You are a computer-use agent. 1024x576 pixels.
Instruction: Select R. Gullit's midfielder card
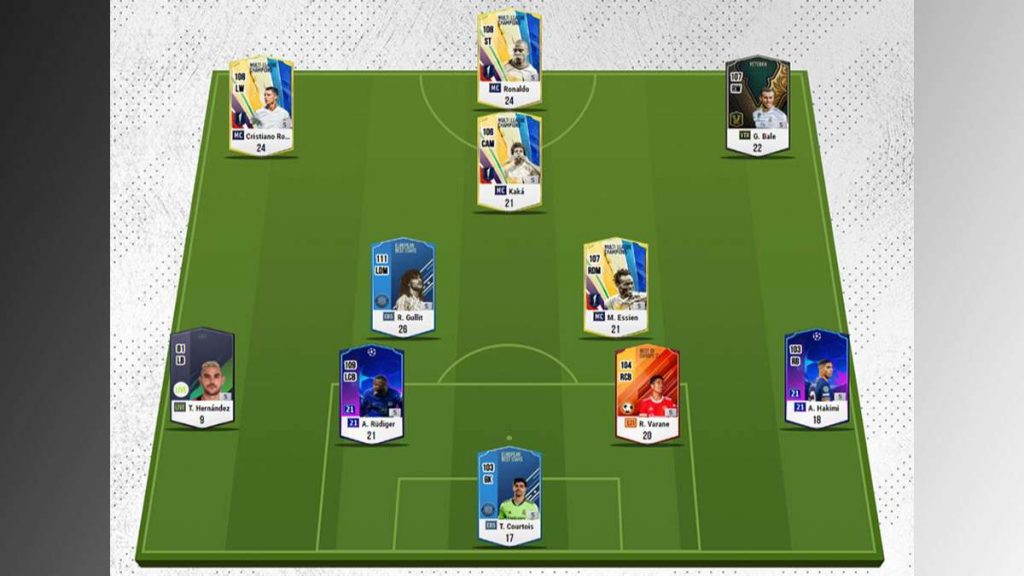pyautogui.click(x=403, y=286)
